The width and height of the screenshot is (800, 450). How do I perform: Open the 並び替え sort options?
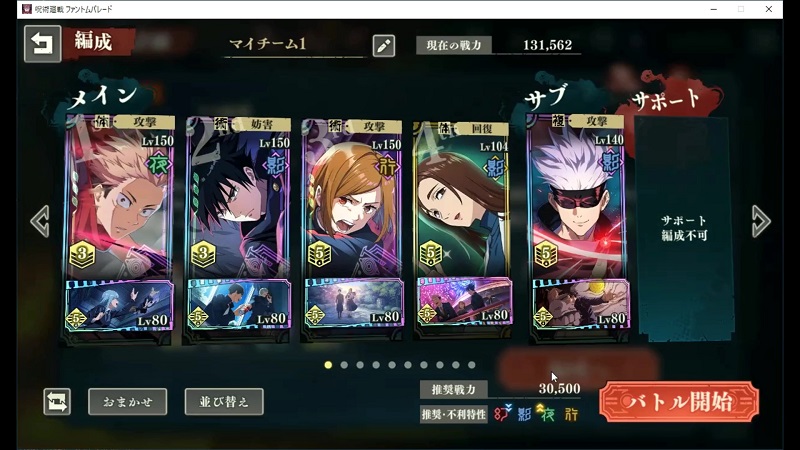[x=224, y=402]
